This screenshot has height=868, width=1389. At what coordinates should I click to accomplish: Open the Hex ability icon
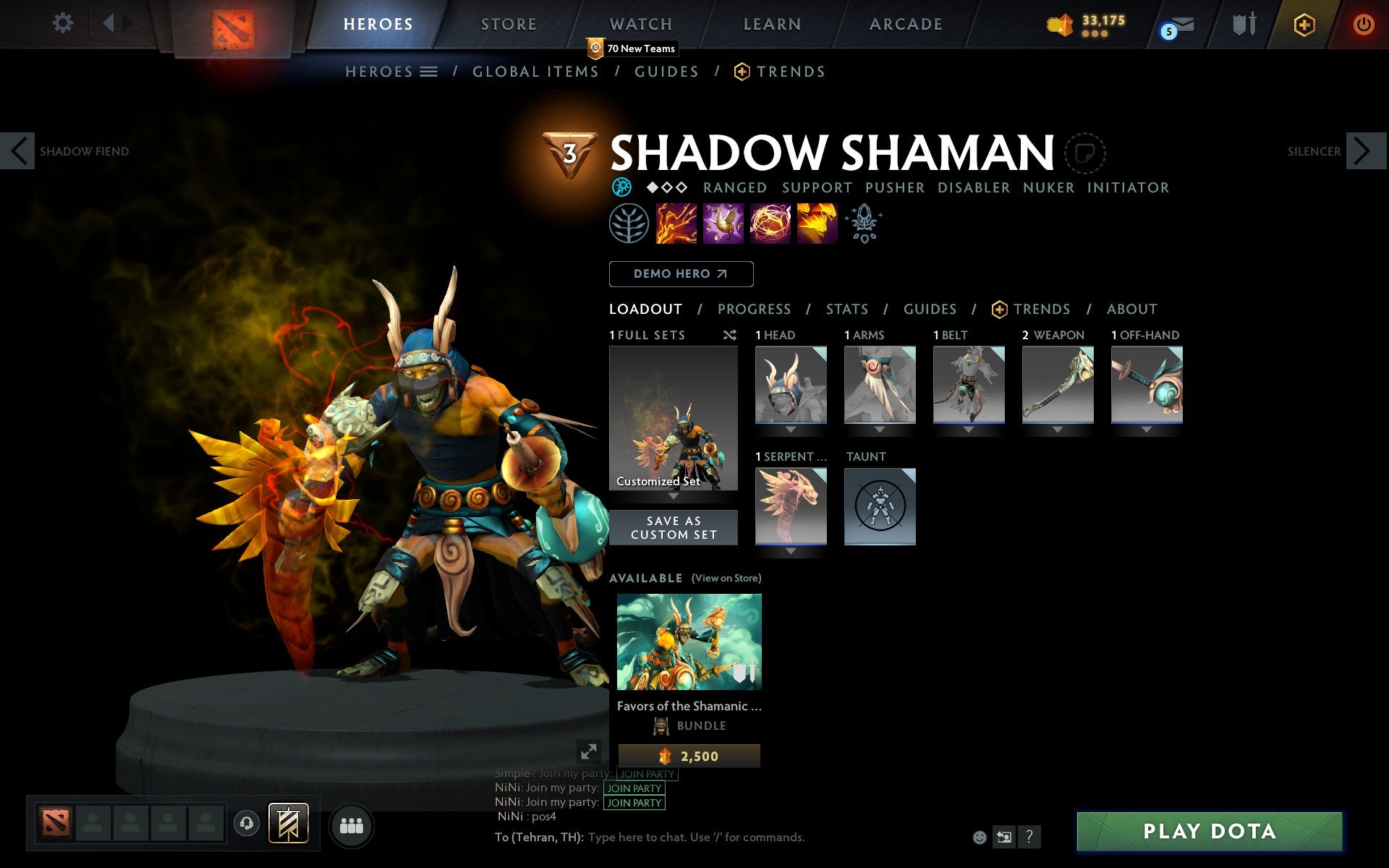[723, 224]
